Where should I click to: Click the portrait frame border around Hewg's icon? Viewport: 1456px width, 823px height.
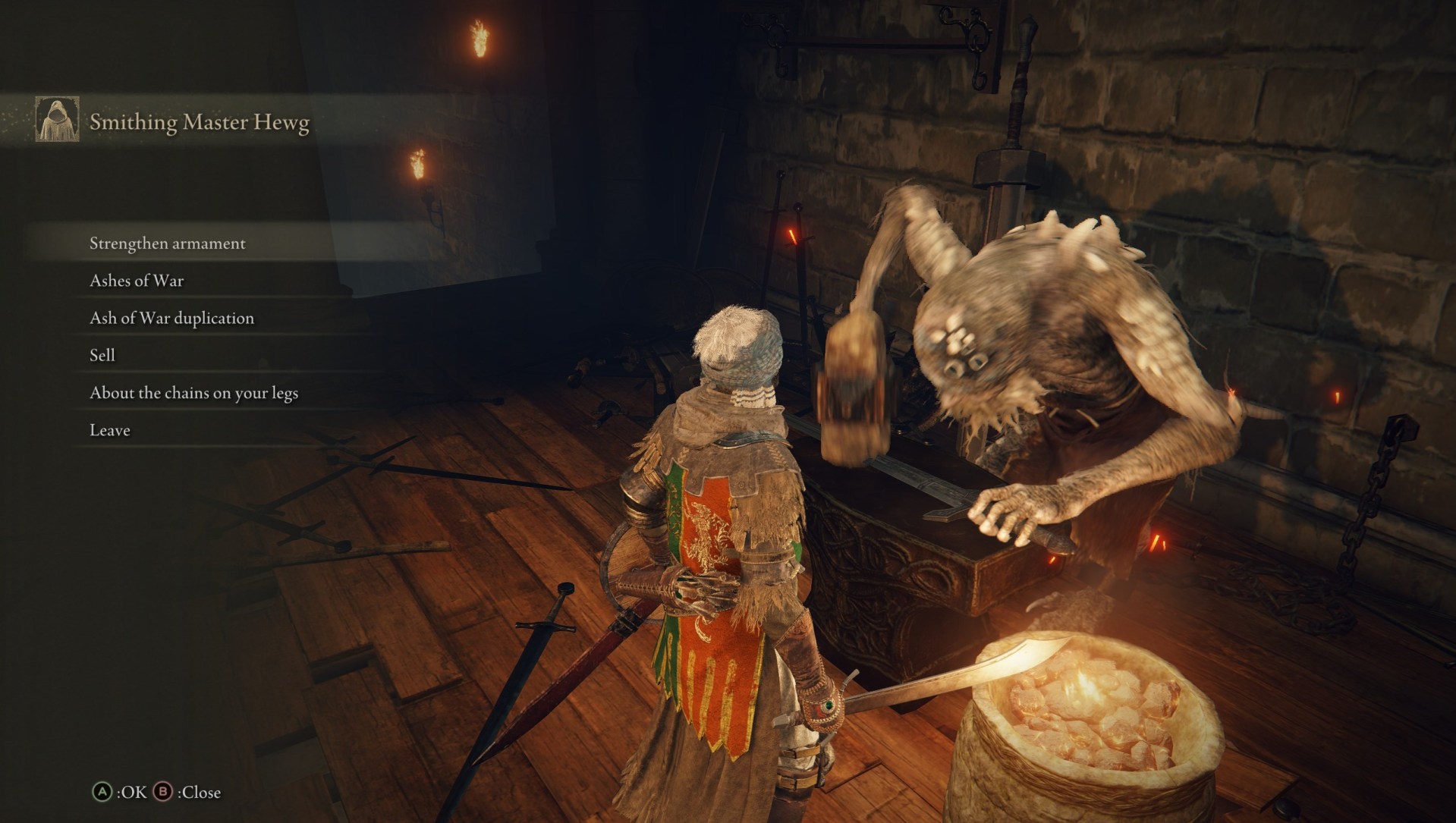[58, 121]
